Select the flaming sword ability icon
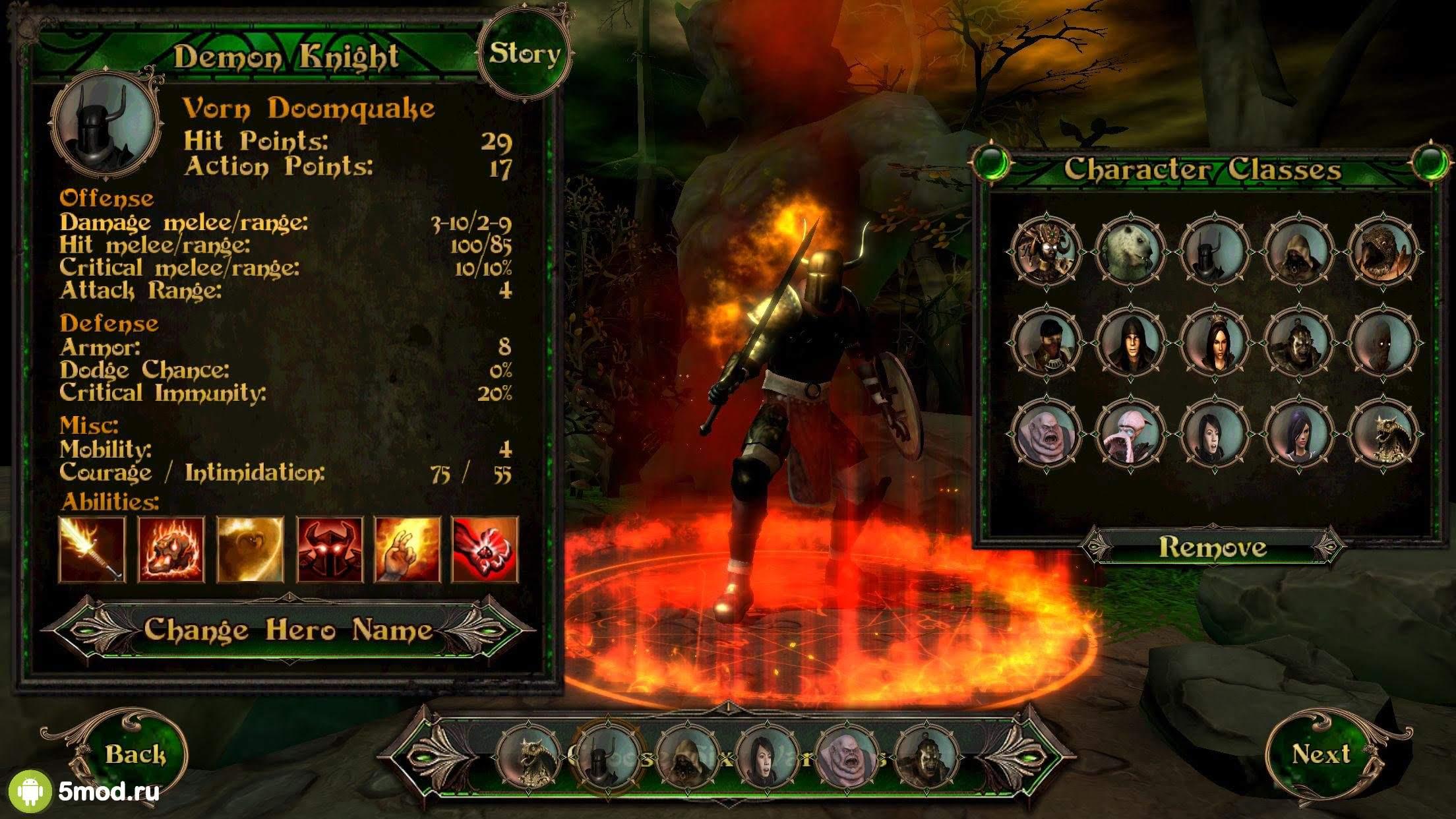The width and height of the screenshot is (1456, 819). (92, 550)
